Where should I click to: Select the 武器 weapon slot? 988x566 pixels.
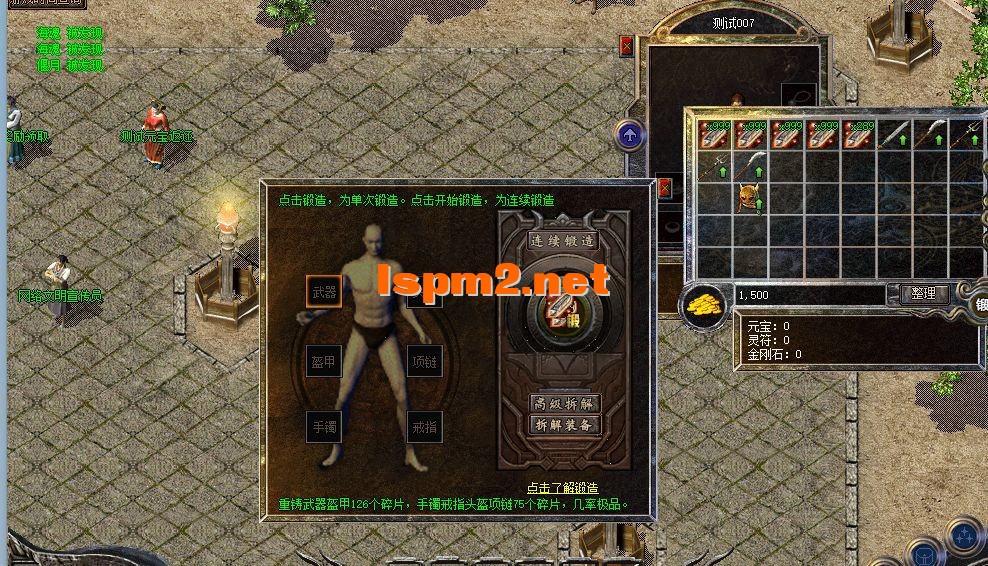tap(323, 291)
